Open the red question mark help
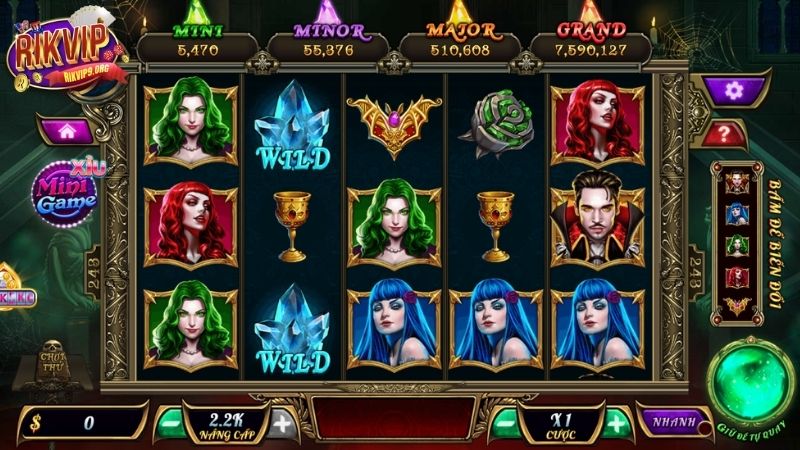Viewport: 800px width, 450px height. (x=733, y=132)
